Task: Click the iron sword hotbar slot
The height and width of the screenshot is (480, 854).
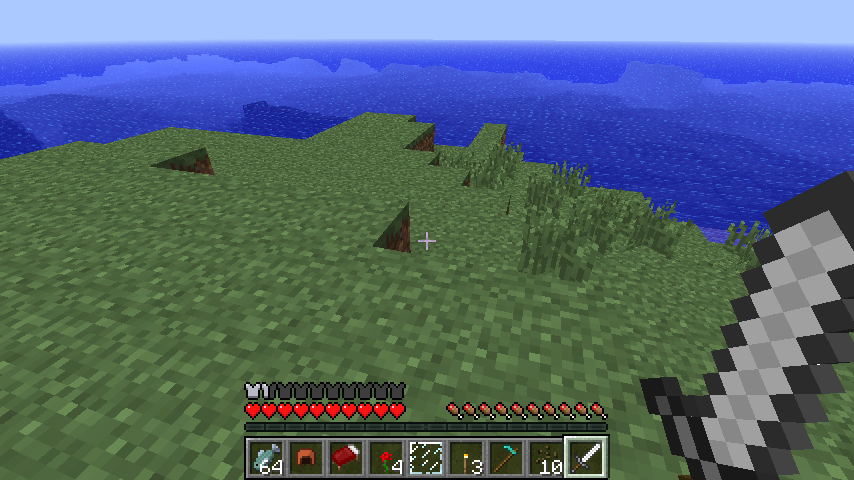Action: [586, 458]
